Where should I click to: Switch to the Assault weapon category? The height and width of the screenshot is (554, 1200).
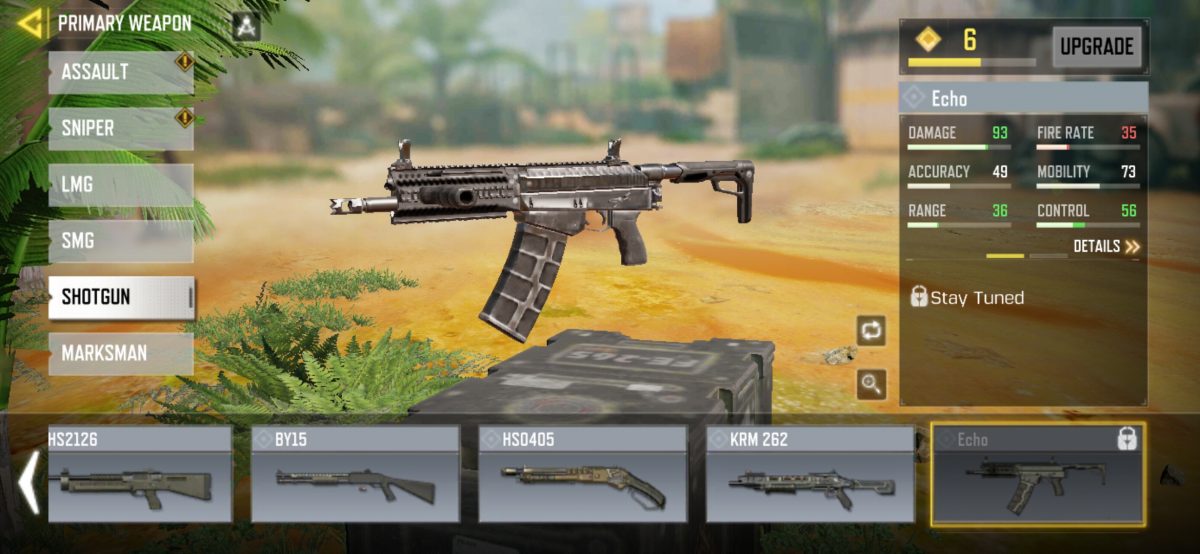tap(120, 73)
